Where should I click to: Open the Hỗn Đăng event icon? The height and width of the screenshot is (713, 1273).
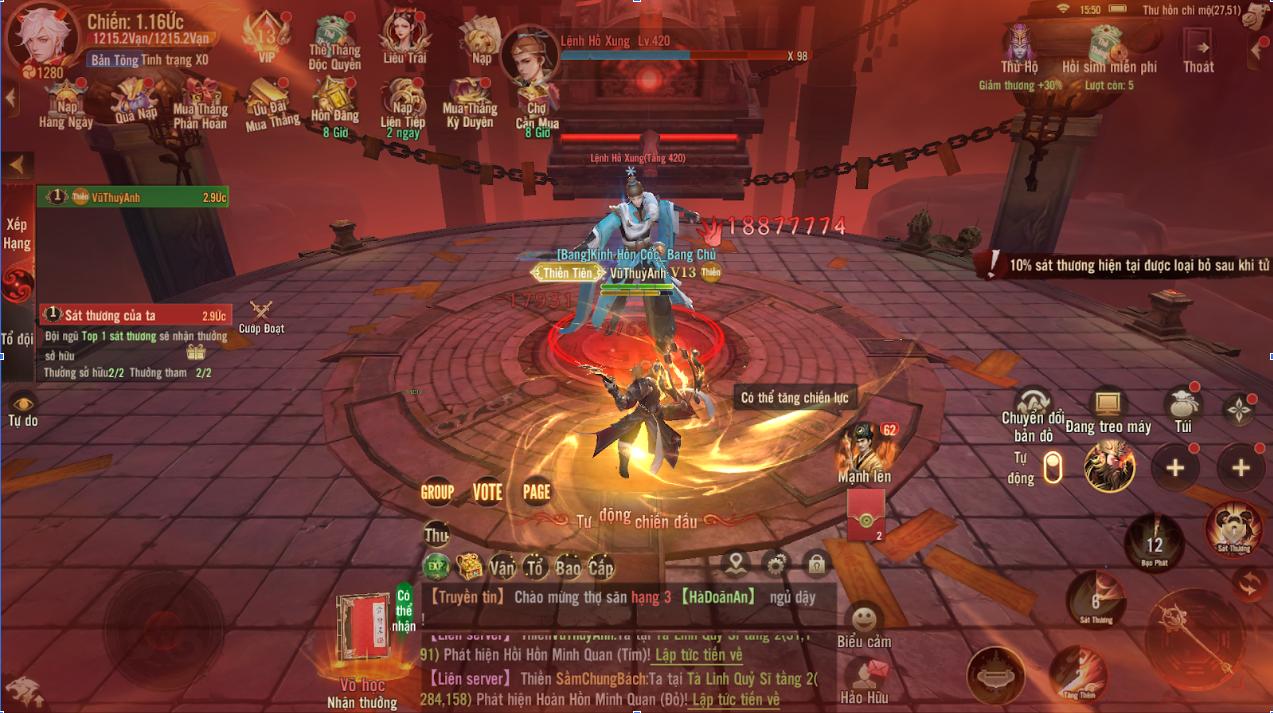point(334,102)
